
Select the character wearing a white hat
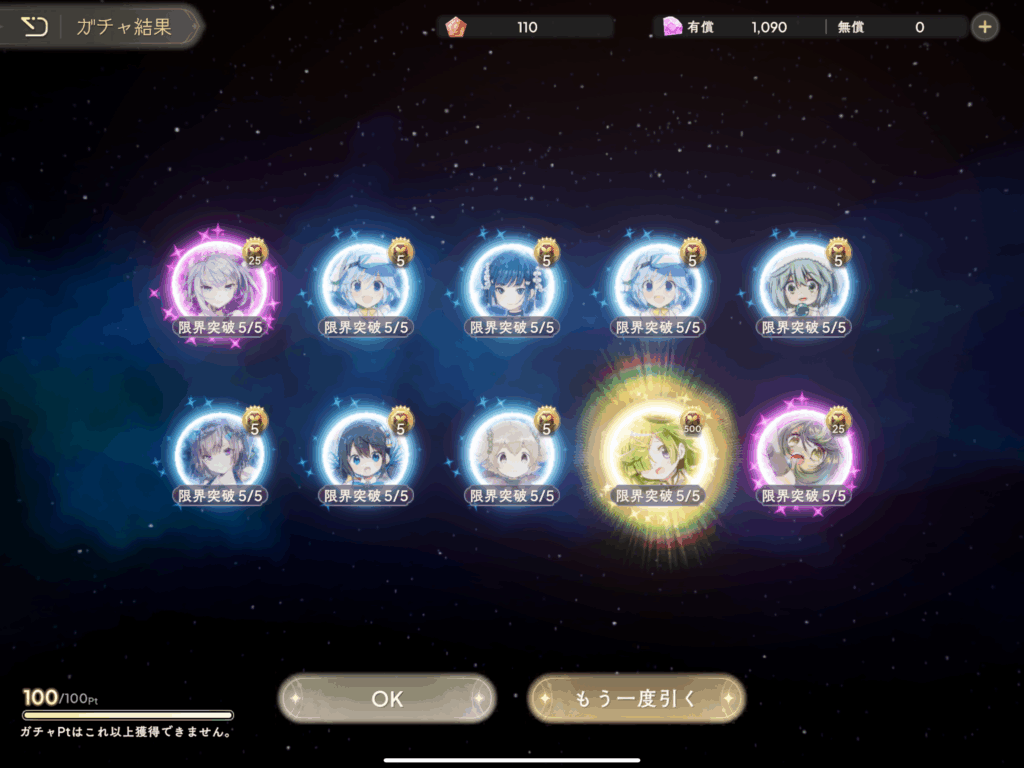tap(804, 286)
